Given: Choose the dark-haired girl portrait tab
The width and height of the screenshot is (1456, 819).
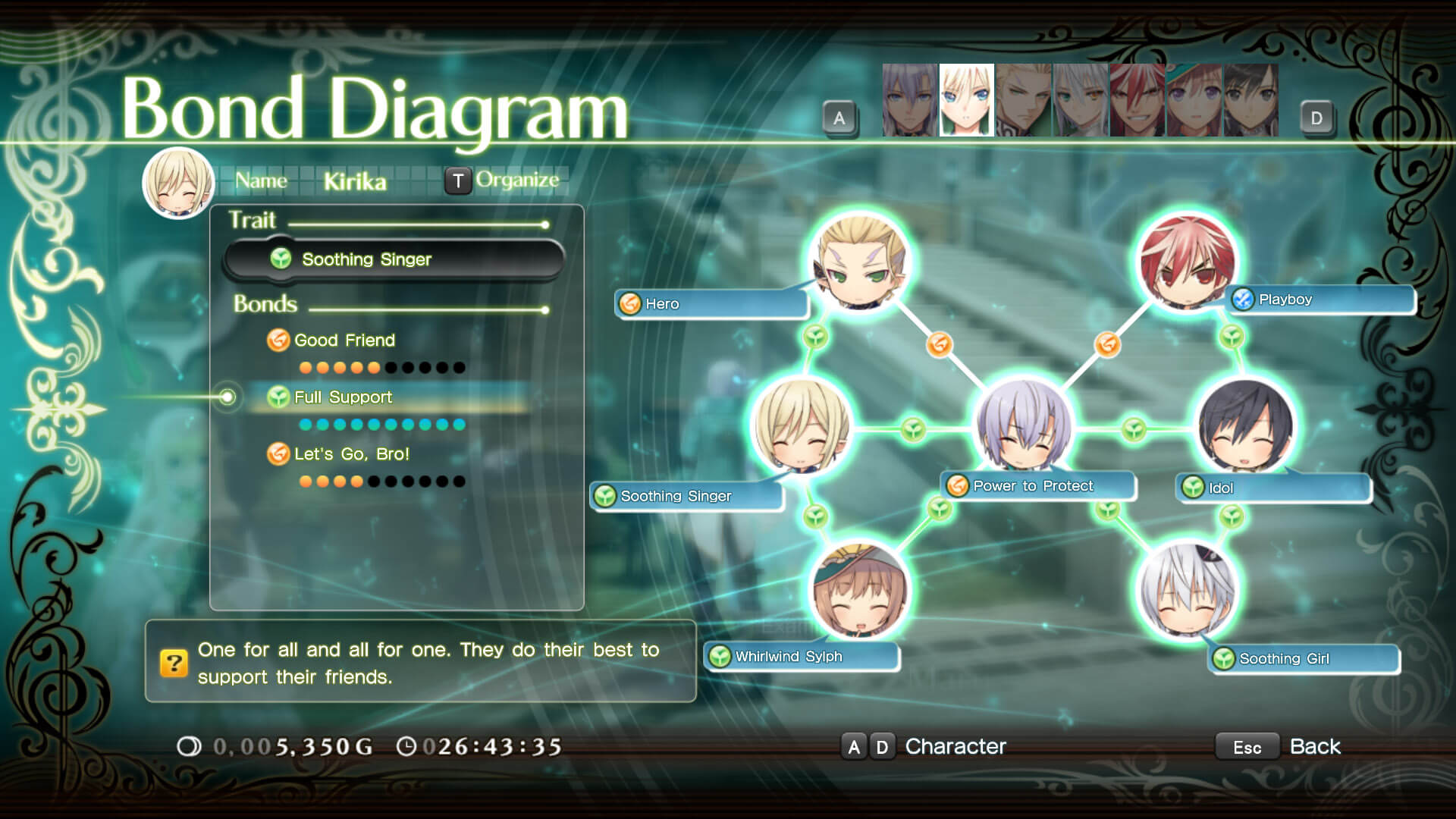Looking at the screenshot, I should [x=1250, y=100].
